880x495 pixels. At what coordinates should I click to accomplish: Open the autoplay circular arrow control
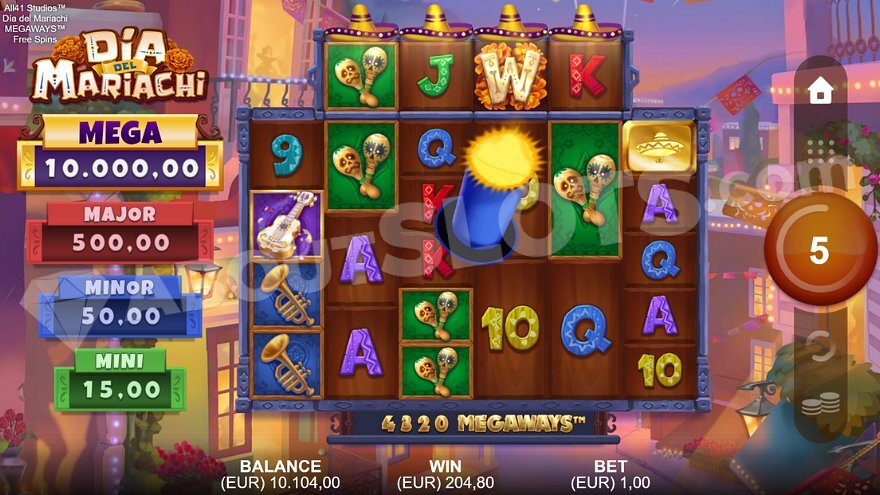pyautogui.click(x=820, y=347)
